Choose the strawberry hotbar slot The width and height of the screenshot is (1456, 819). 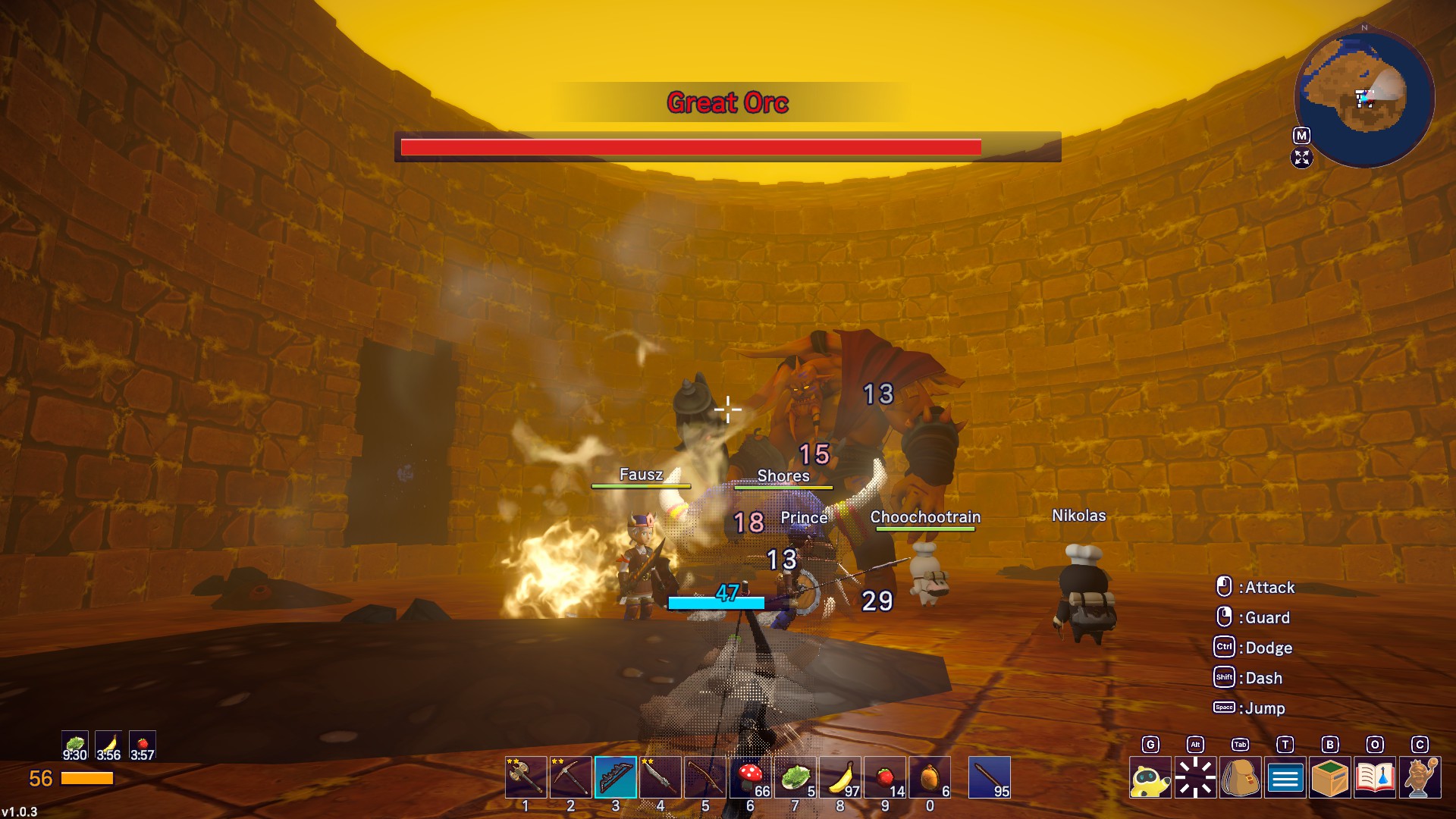tap(885, 777)
